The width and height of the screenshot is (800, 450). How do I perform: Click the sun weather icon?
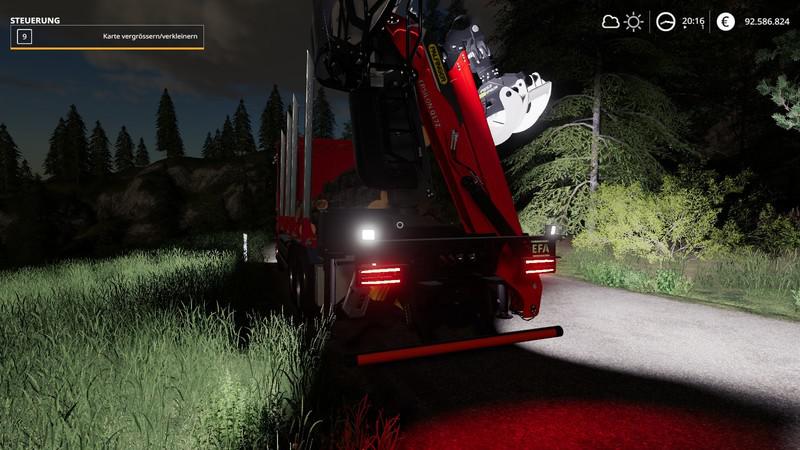click(x=633, y=21)
